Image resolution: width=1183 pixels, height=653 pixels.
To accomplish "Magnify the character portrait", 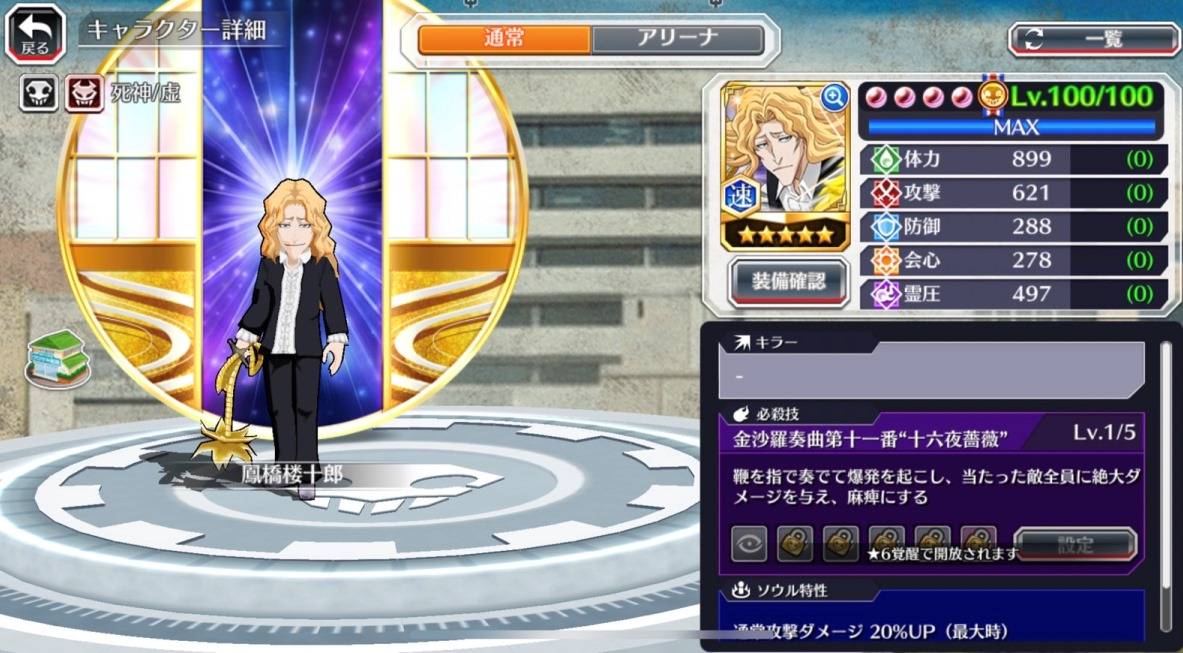I will (833, 97).
